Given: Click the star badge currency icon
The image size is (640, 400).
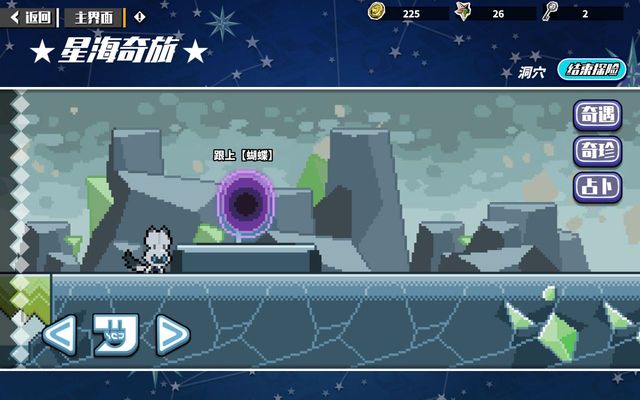Looking at the screenshot, I should [464, 12].
